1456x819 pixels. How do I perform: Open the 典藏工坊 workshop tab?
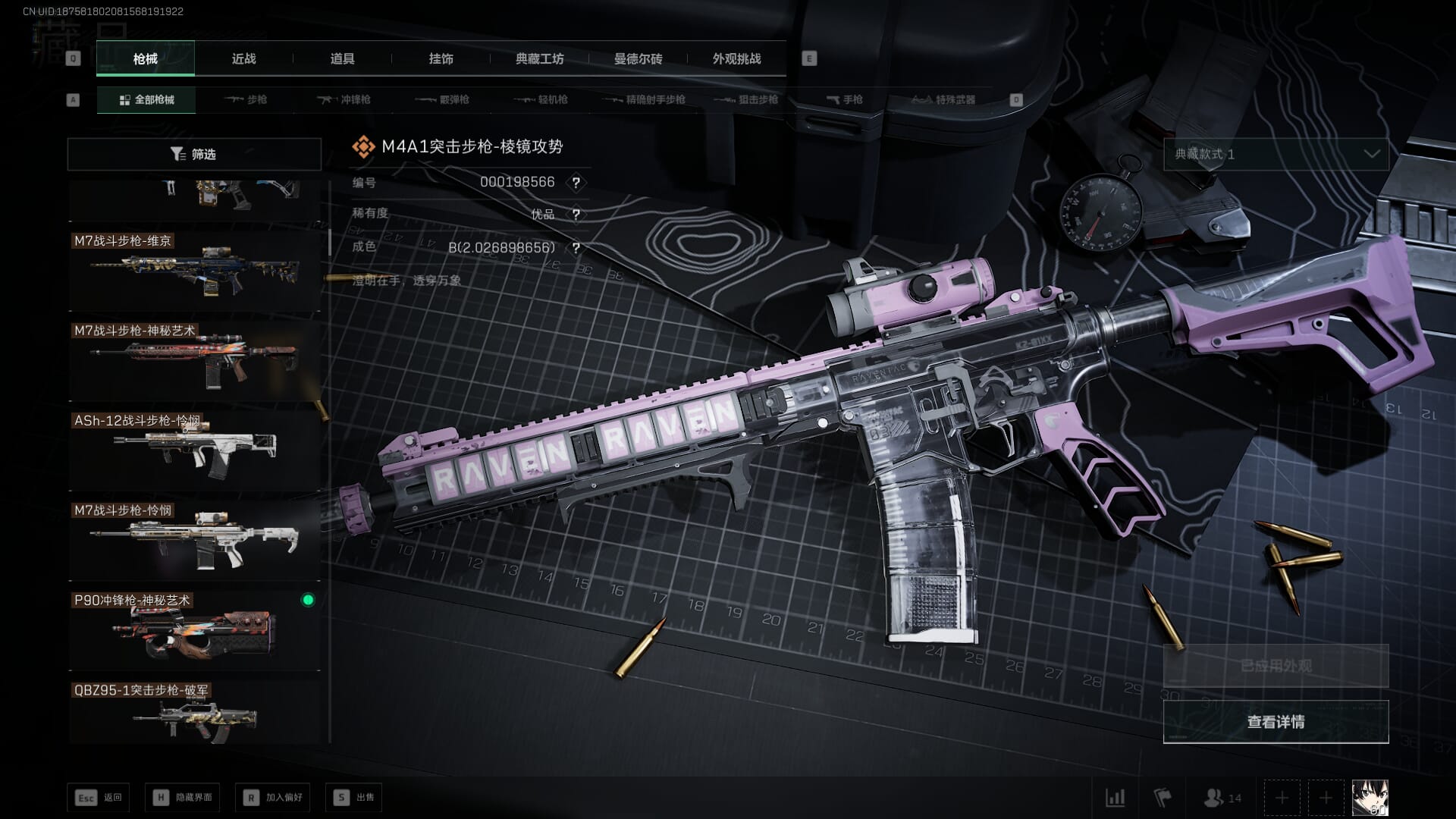[539, 59]
